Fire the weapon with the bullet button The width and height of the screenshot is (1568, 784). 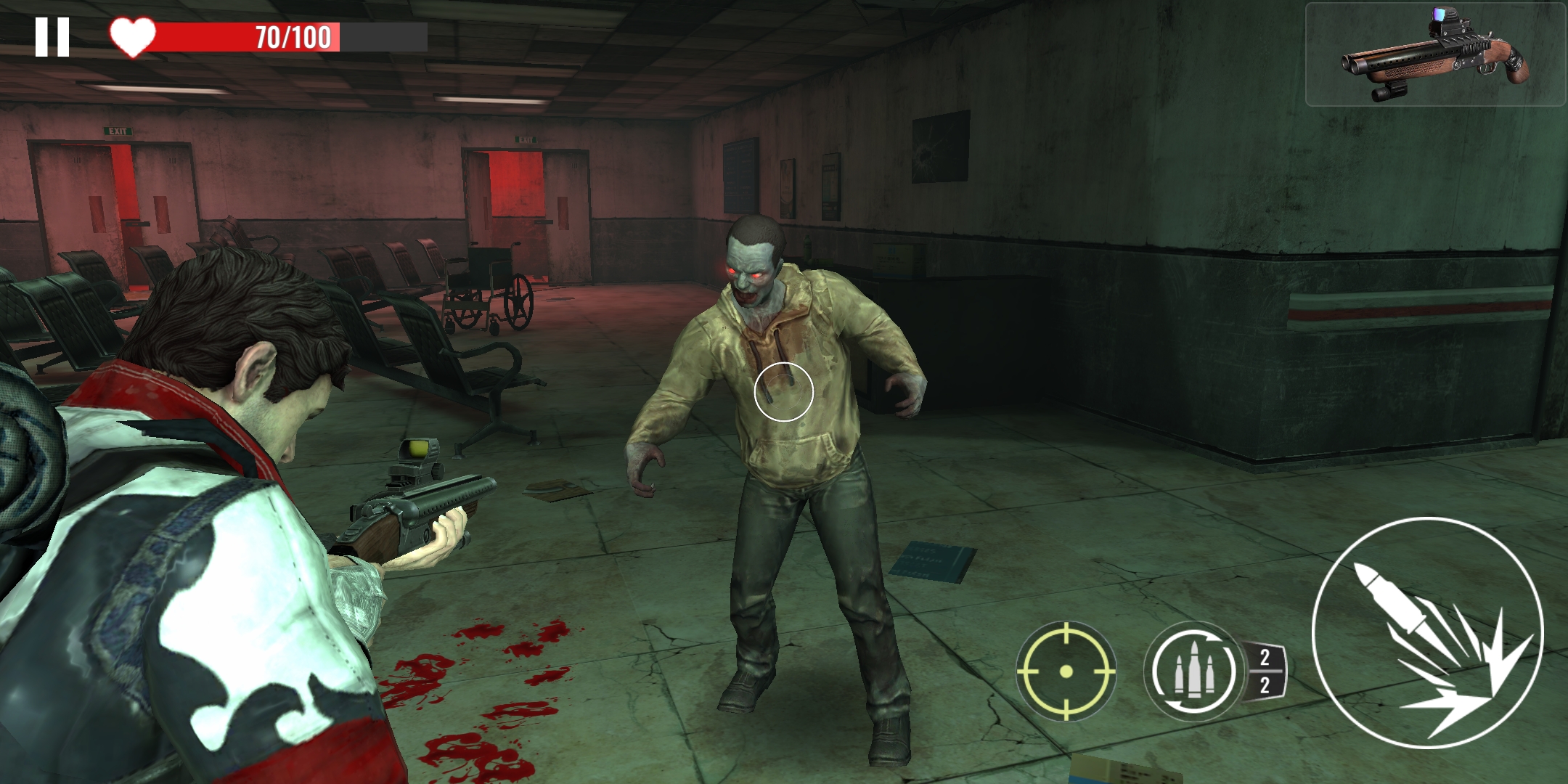[x=1427, y=633]
